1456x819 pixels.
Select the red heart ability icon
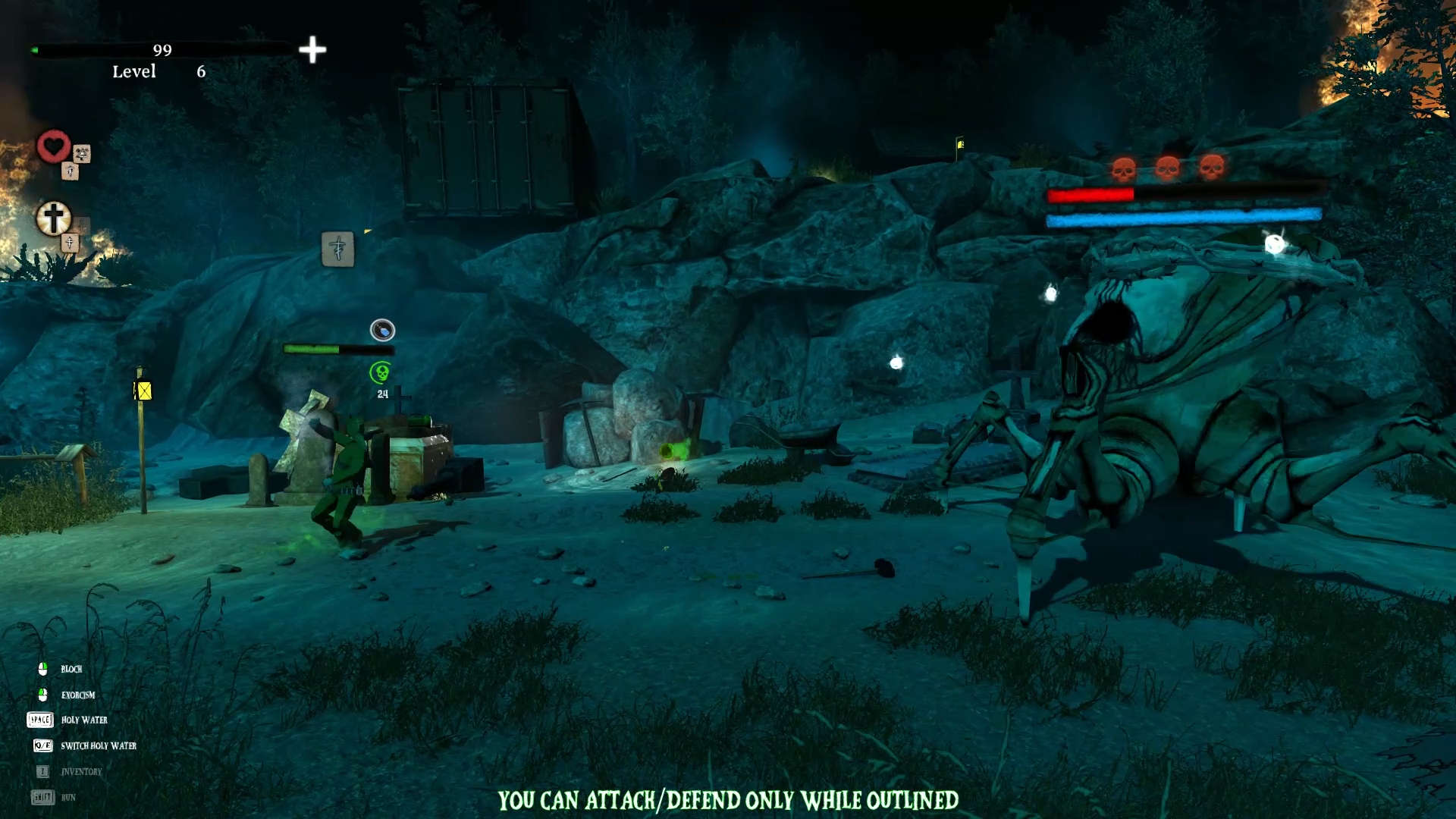point(54,146)
